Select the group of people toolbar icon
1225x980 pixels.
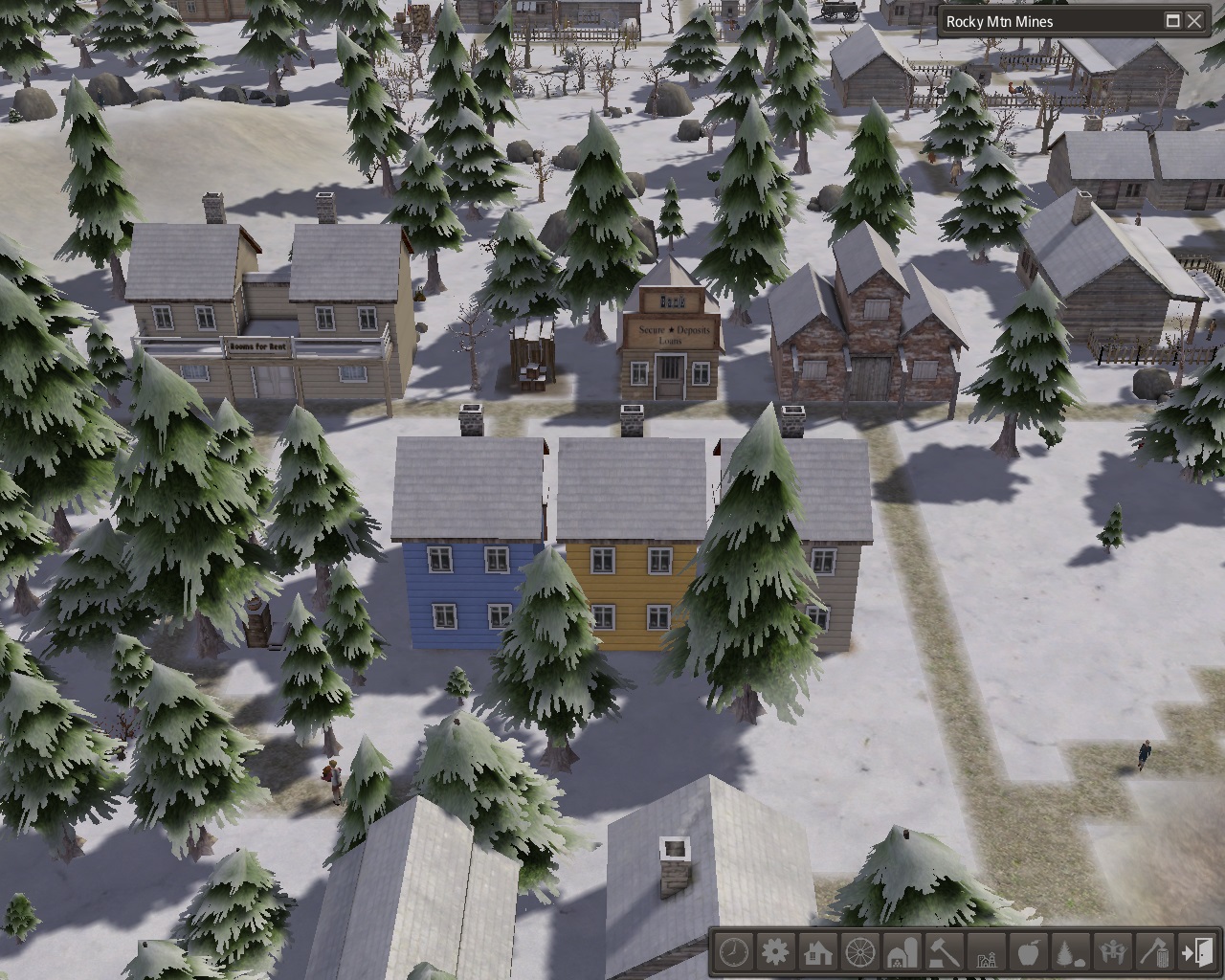[x=1112, y=952]
